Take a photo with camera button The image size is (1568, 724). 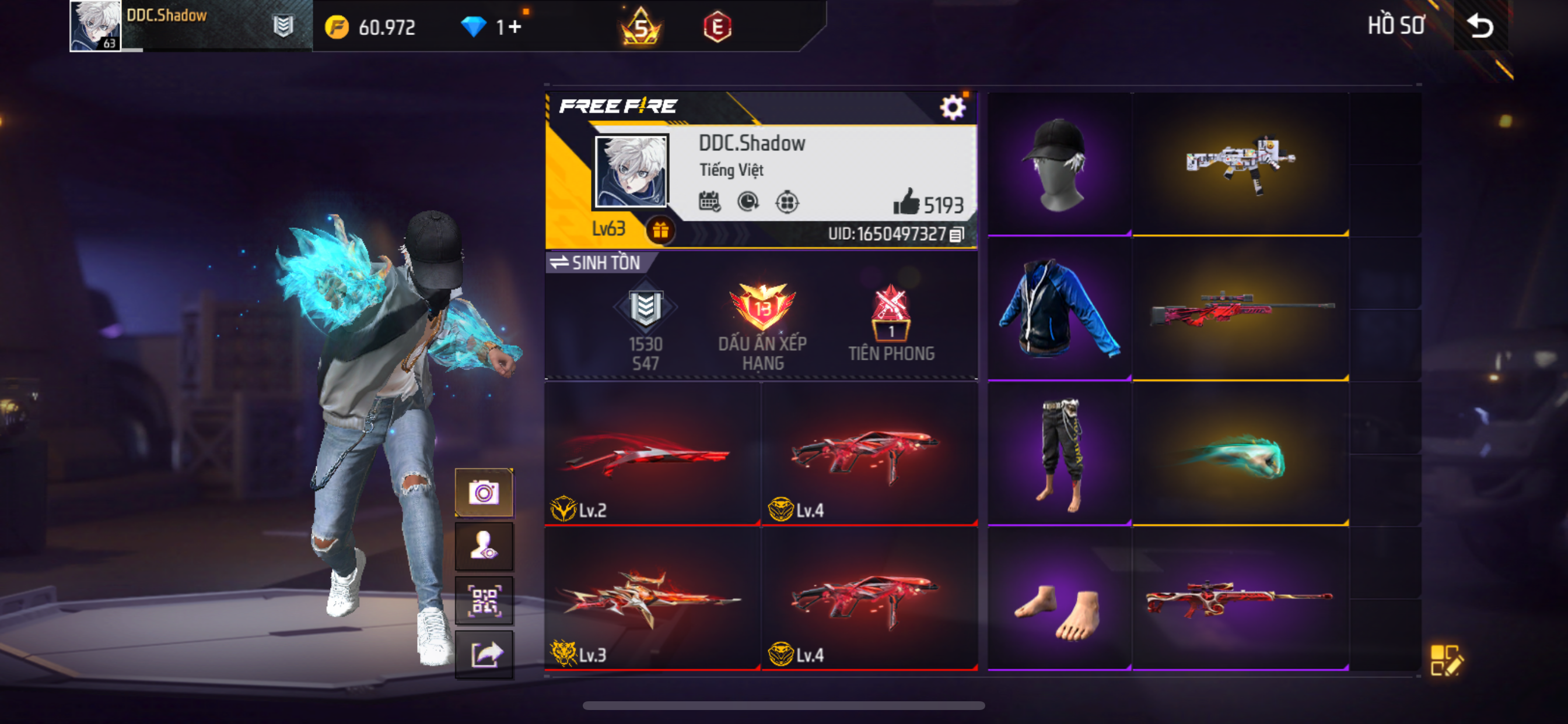click(484, 492)
